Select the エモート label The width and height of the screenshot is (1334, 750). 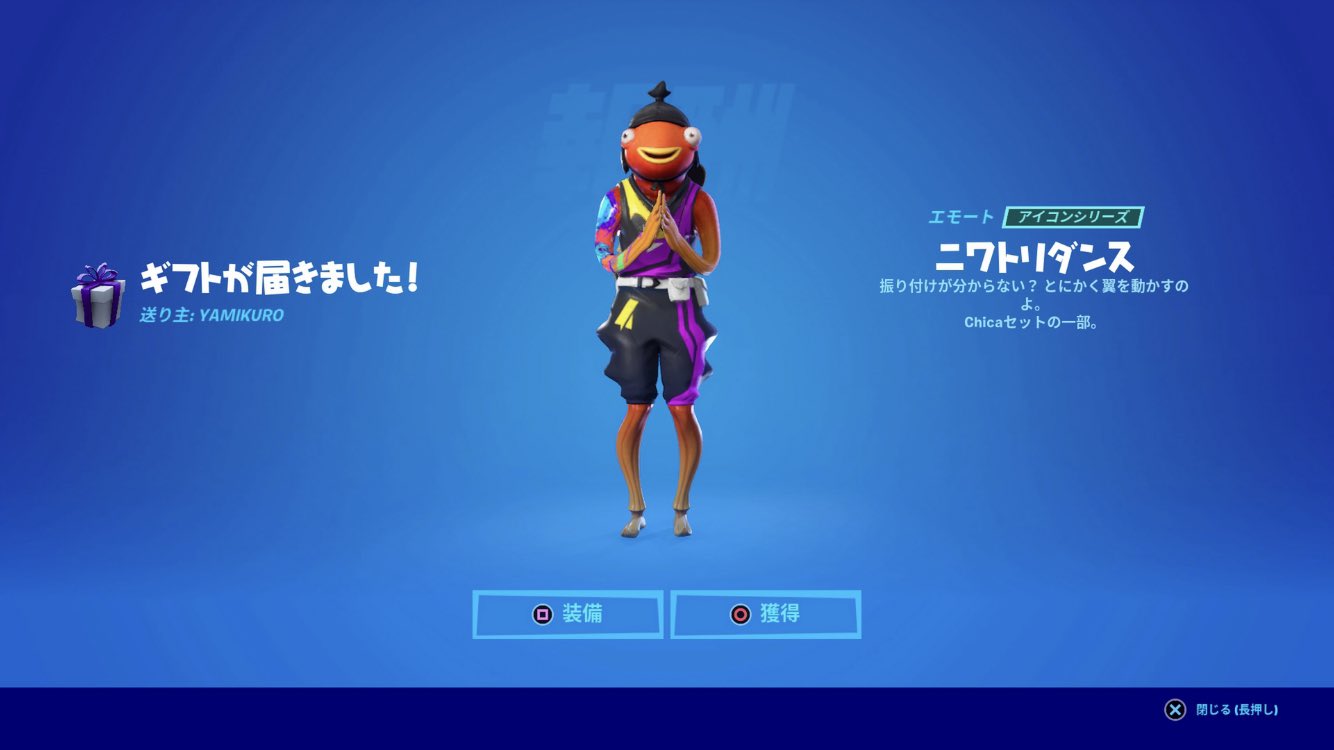coord(960,215)
